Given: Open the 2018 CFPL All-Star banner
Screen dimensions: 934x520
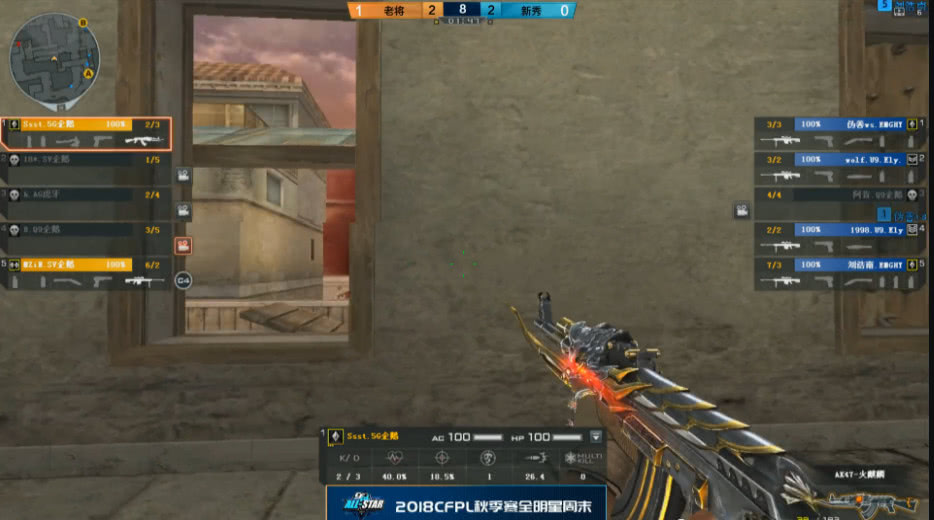Looking at the screenshot, I should [466, 502].
